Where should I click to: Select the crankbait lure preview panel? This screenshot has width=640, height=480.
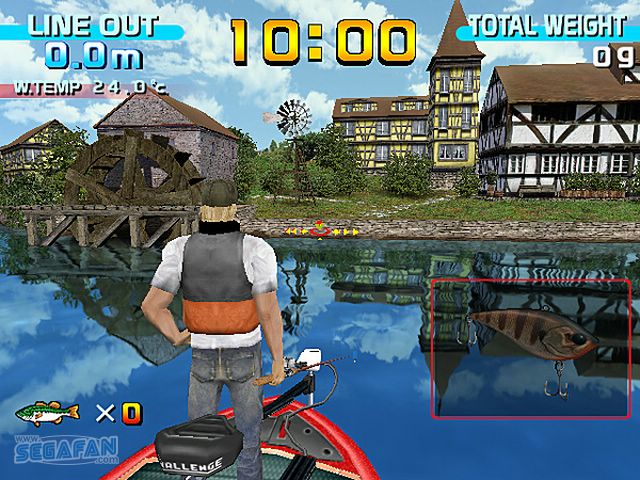point(531,348)
